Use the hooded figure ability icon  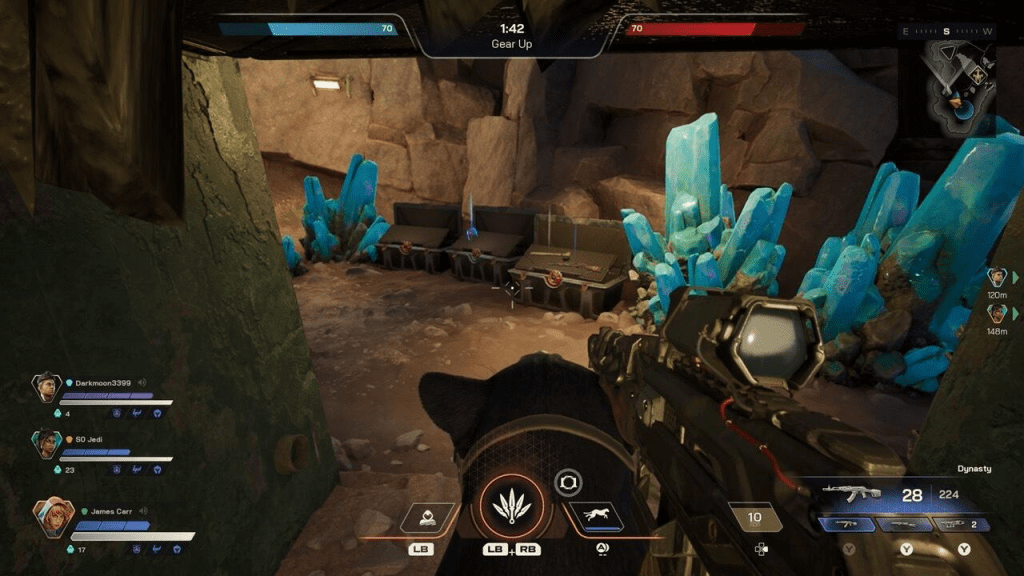427,517
